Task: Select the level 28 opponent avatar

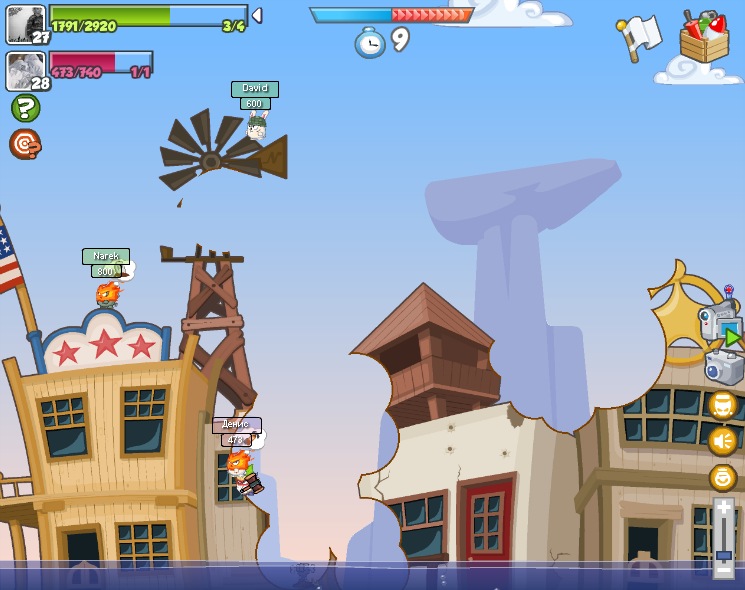Action: [25, 70]
